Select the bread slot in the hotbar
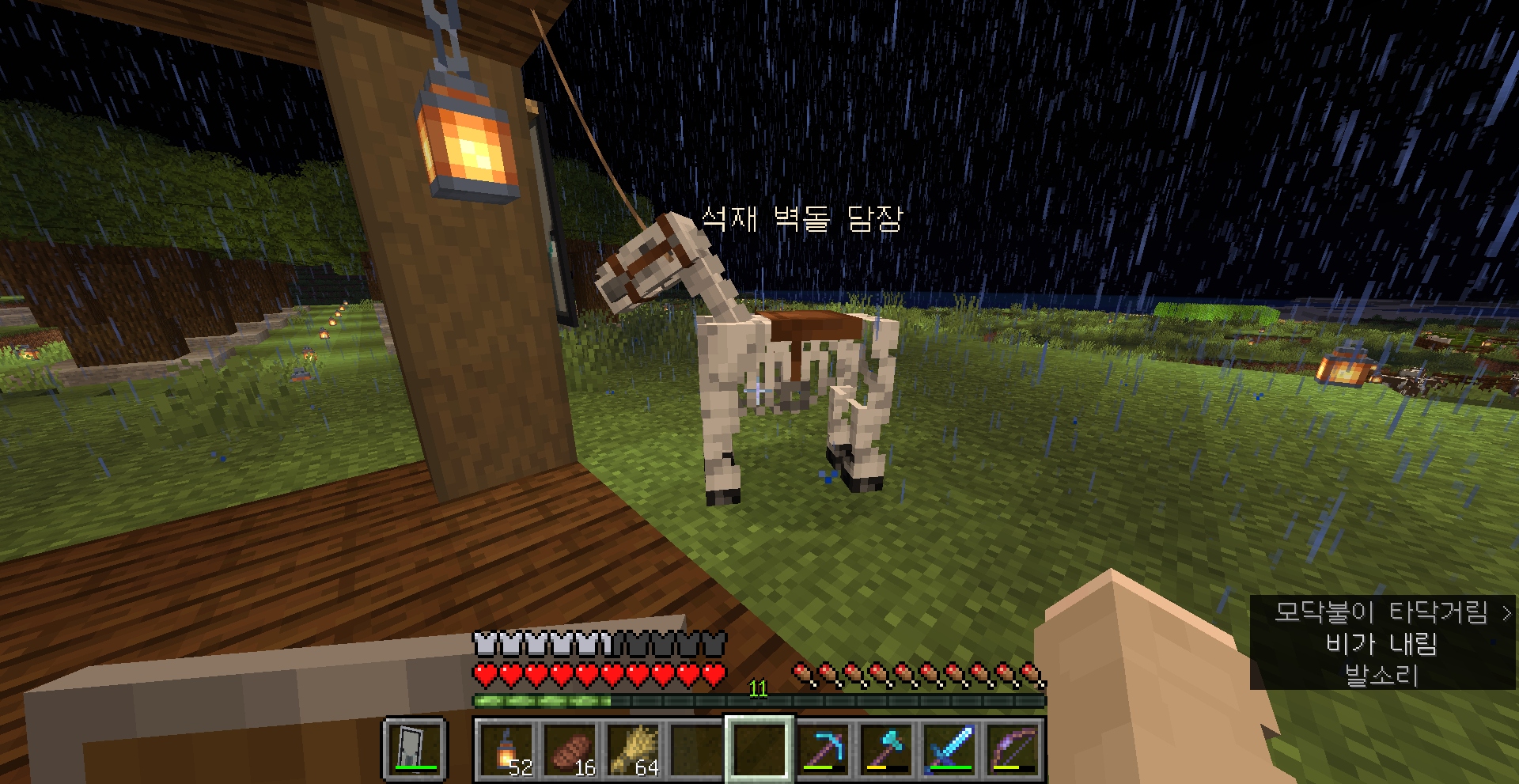 point(570,749)
